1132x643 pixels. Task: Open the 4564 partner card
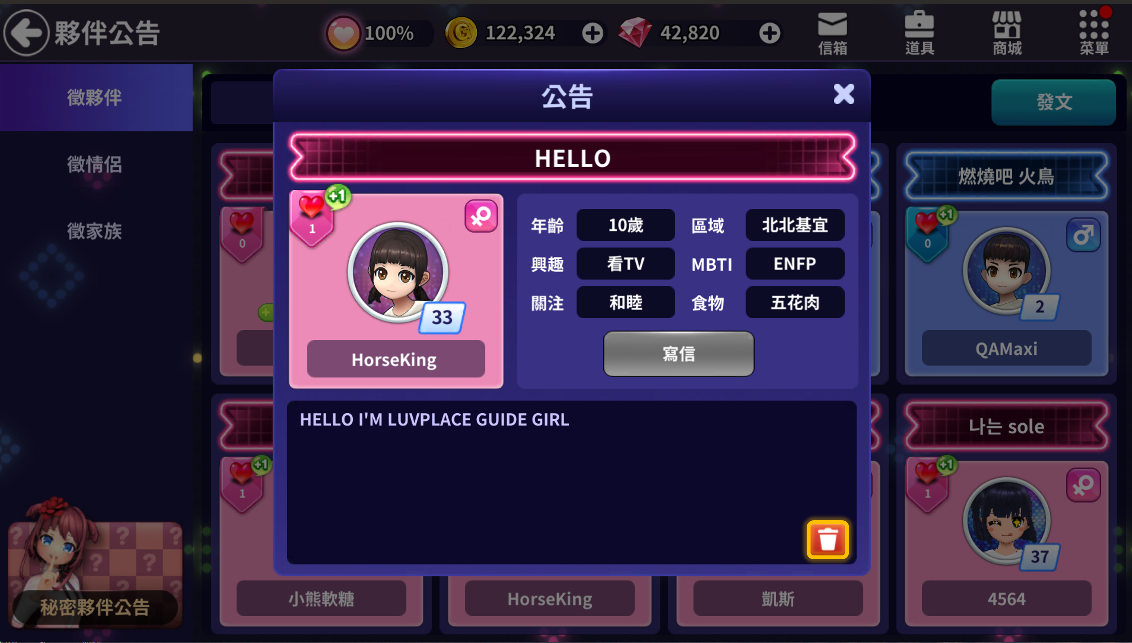1006,541
